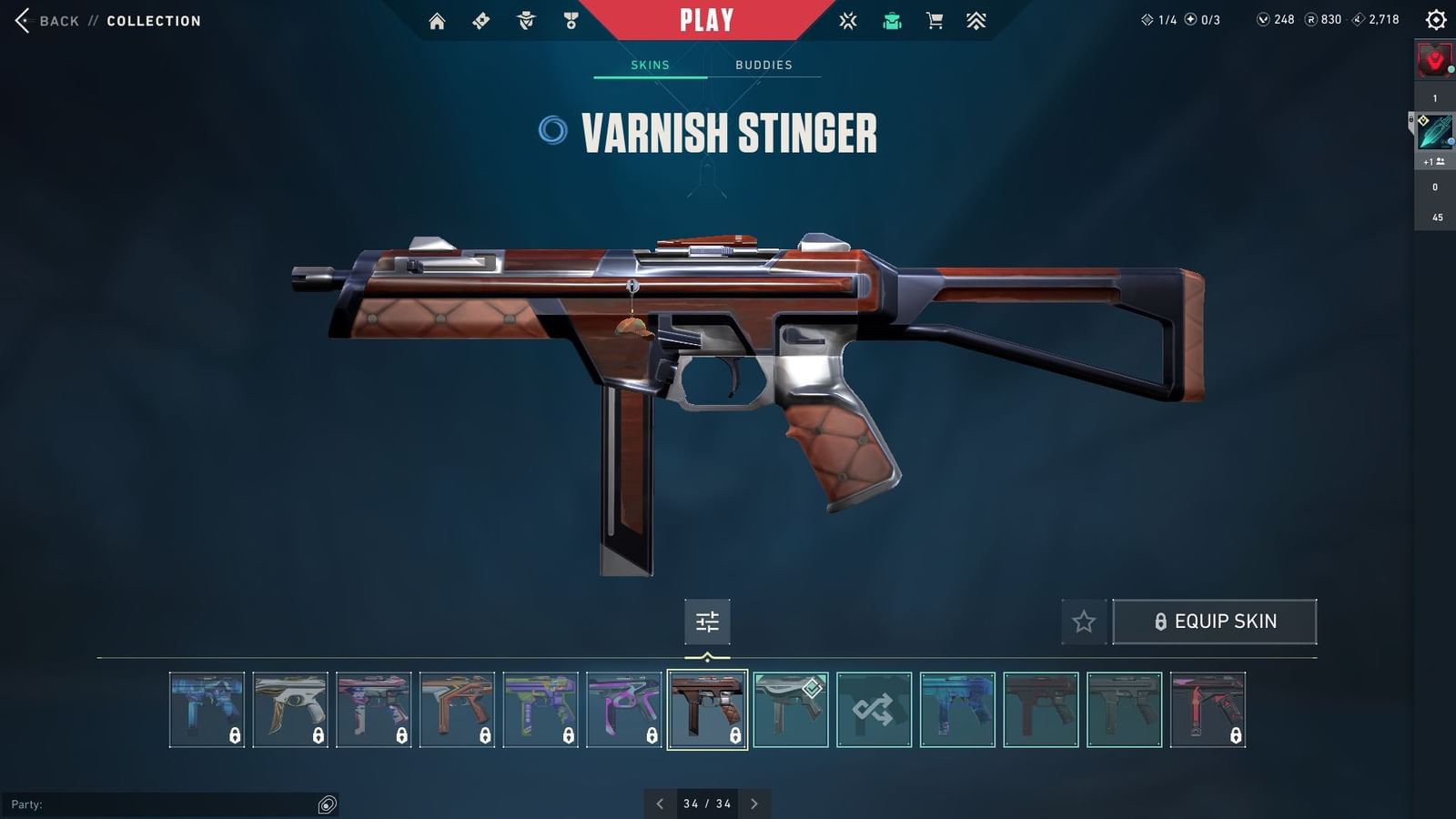The height and width of the screenshot is (819, 1456).
Task: Open the Home screen icon in top navigation
Action: (437, 19)
